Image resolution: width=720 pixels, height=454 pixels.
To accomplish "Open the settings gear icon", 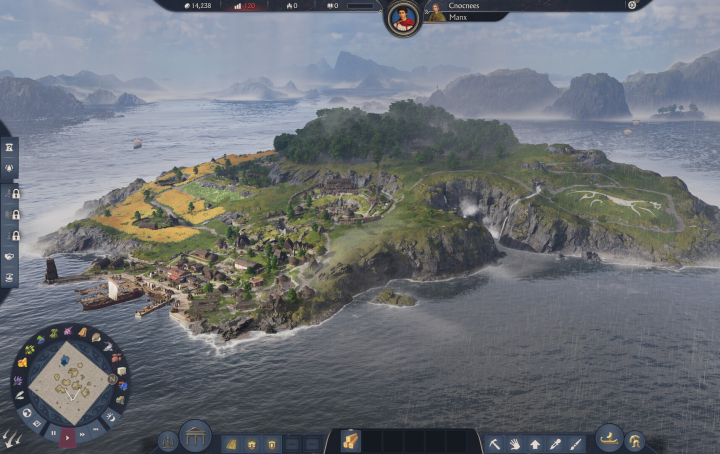I will (632, 5).
